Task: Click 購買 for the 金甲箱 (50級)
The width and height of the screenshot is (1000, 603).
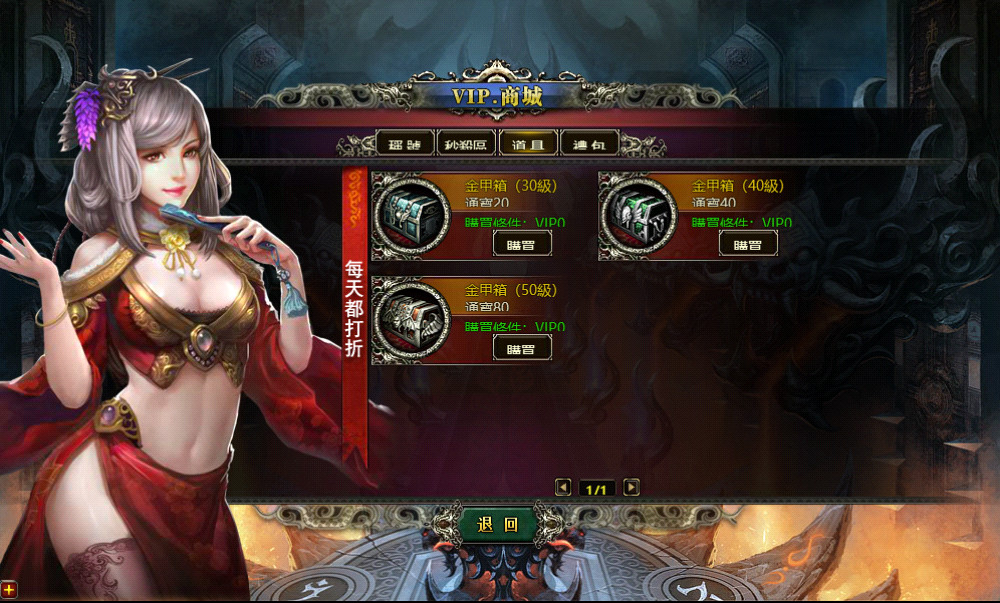Action: point(522,347)
